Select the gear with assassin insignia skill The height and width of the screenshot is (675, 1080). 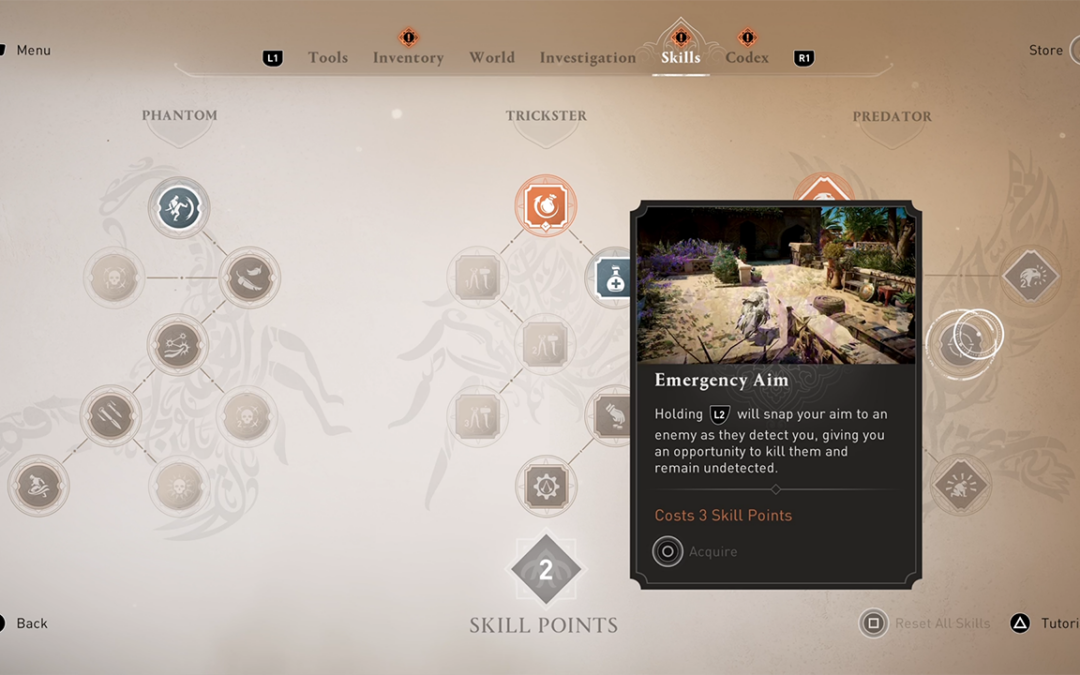tap(545, 486)
